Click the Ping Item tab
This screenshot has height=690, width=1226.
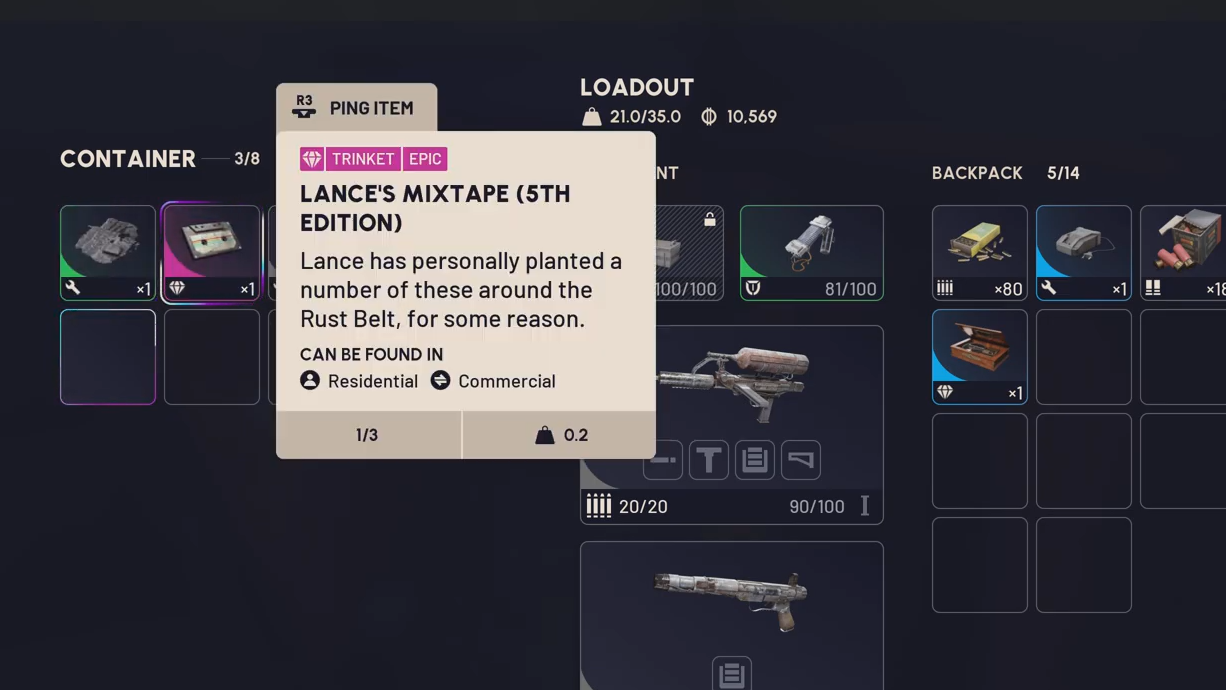356,108
